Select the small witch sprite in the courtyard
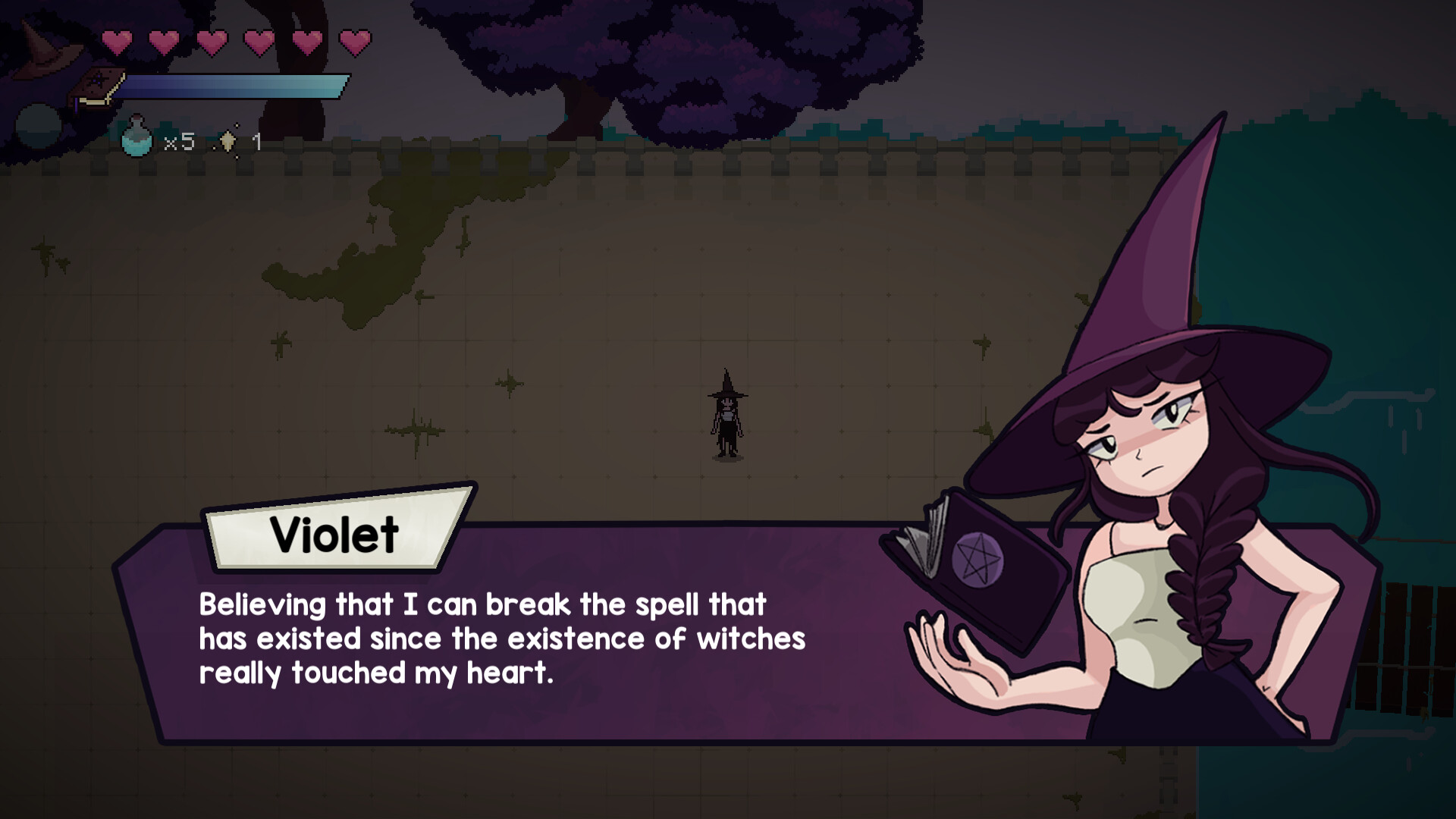 [x=726, y=413]
